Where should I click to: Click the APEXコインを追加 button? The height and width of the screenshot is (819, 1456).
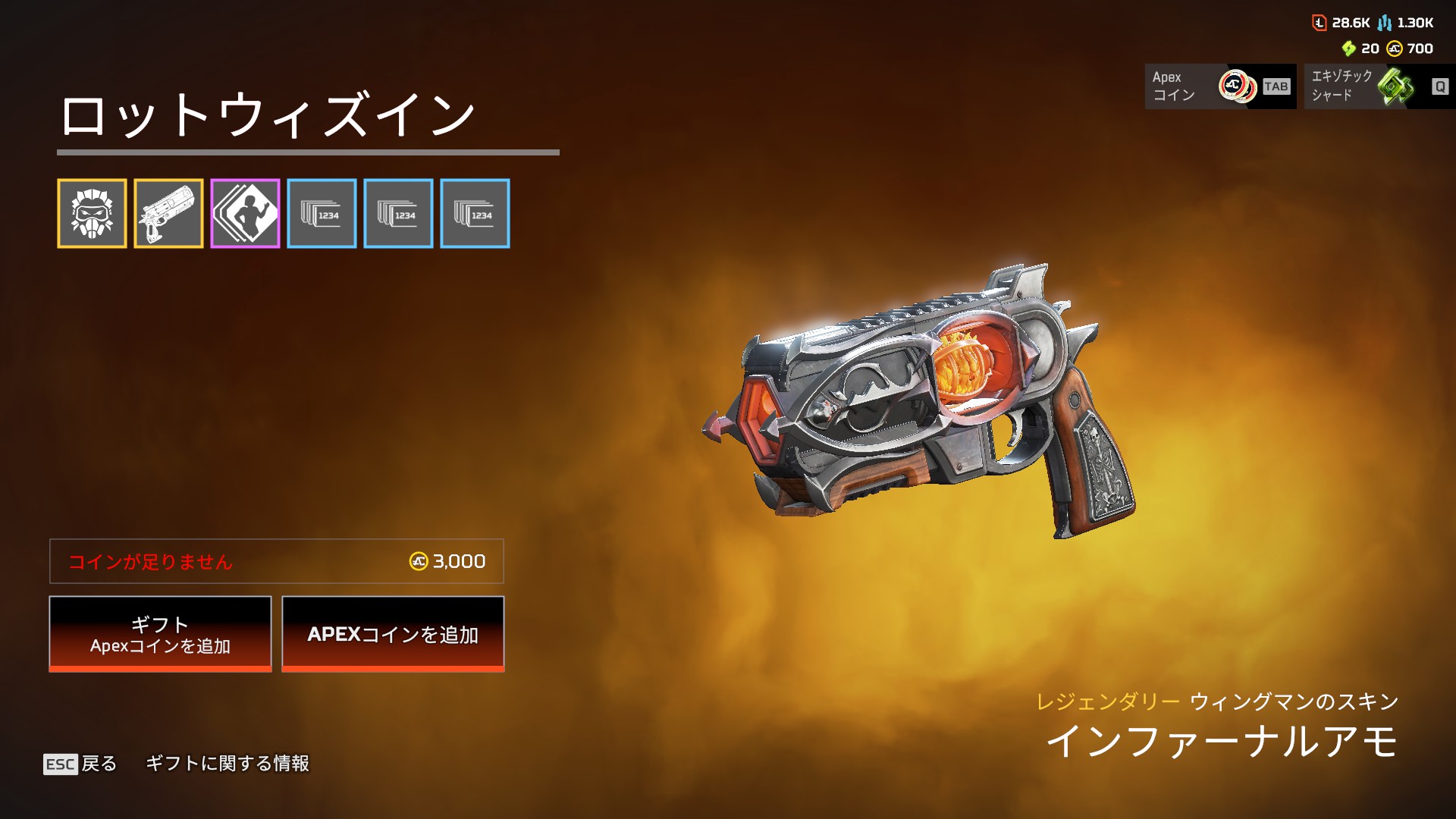tap(393, 634)
